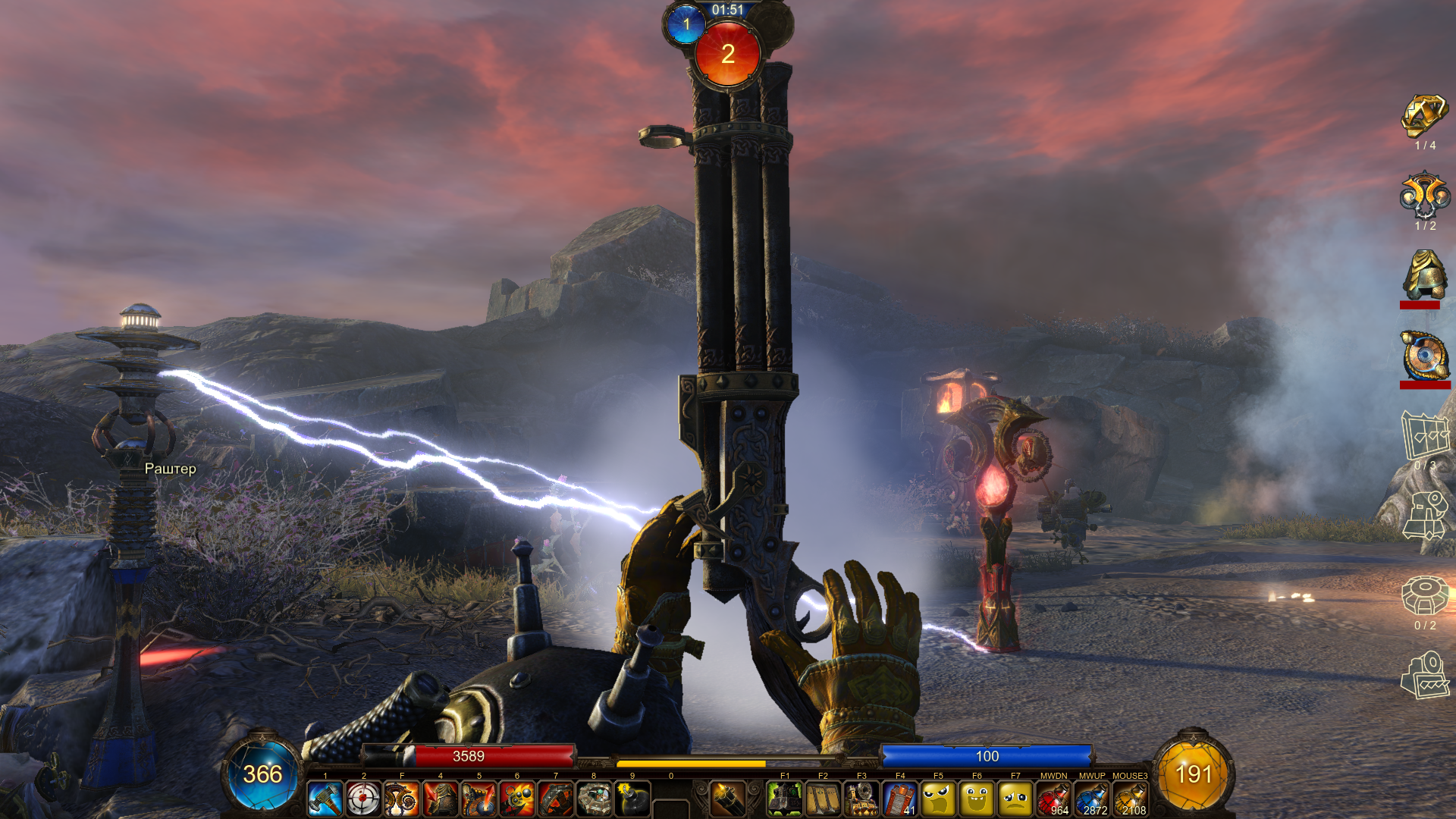
Task: Use the bear trap ability in slot 7
Action: 556,799
